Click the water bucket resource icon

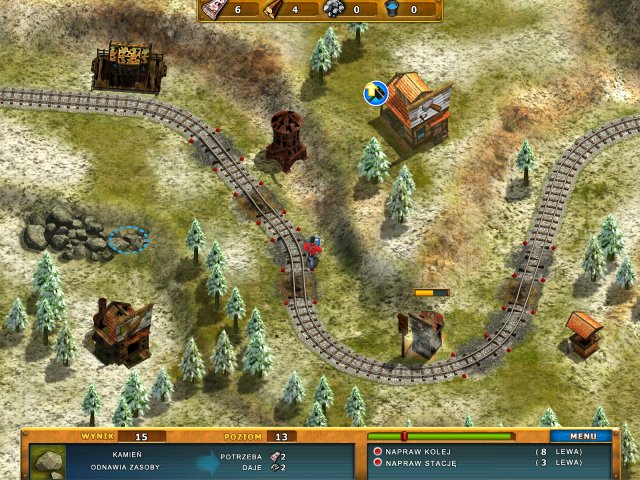pos(393,9)
